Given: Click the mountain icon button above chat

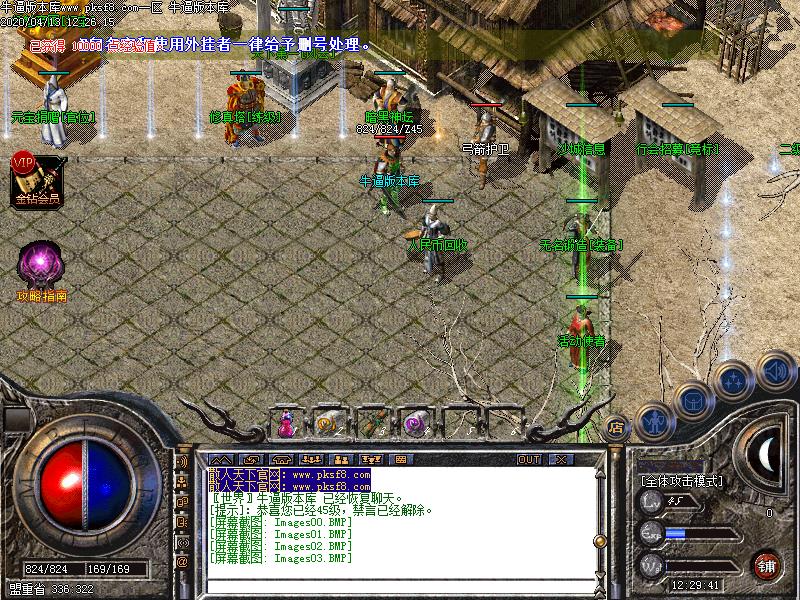Looking at the screenshot, I should pos(221,460).
